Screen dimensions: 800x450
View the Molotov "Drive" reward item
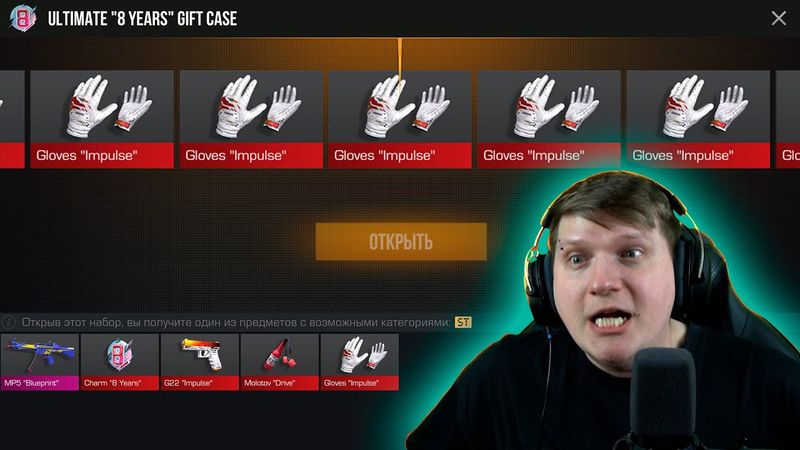279,361
